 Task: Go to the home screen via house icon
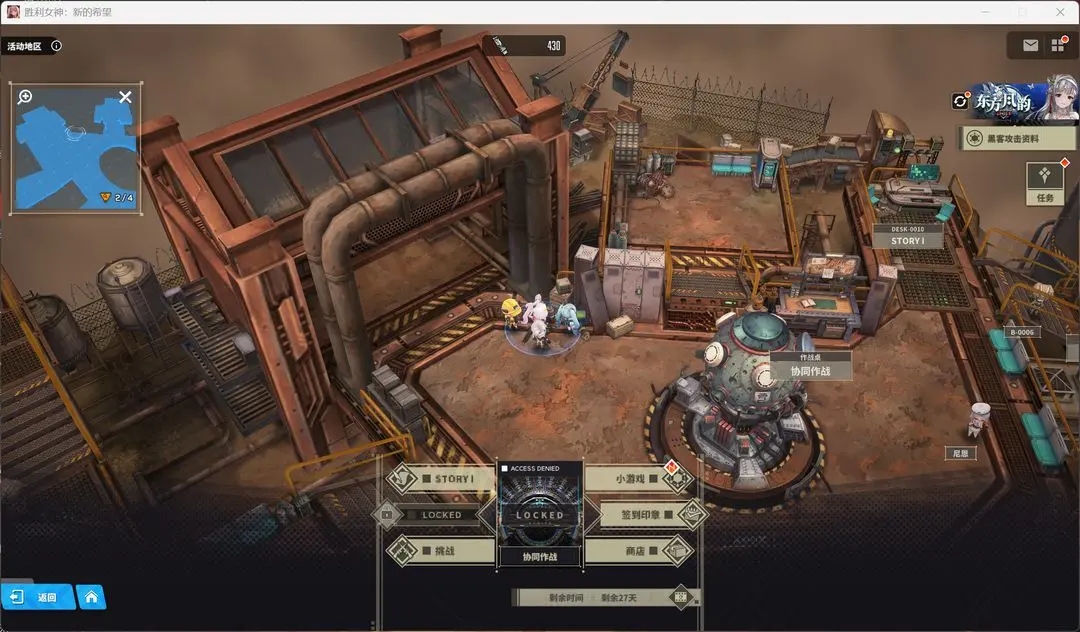click(91, 597)
